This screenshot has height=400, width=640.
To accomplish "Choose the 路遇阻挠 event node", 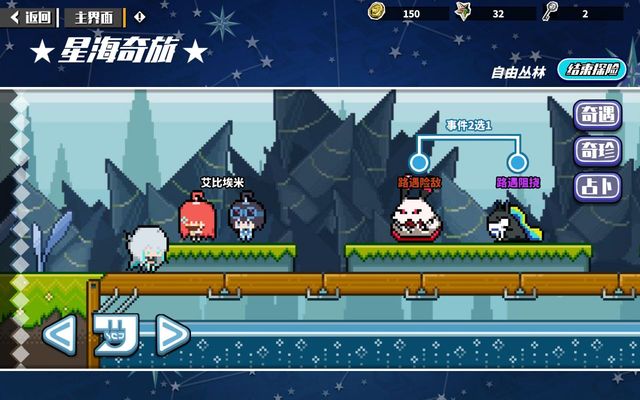I will tap(517, 162).
